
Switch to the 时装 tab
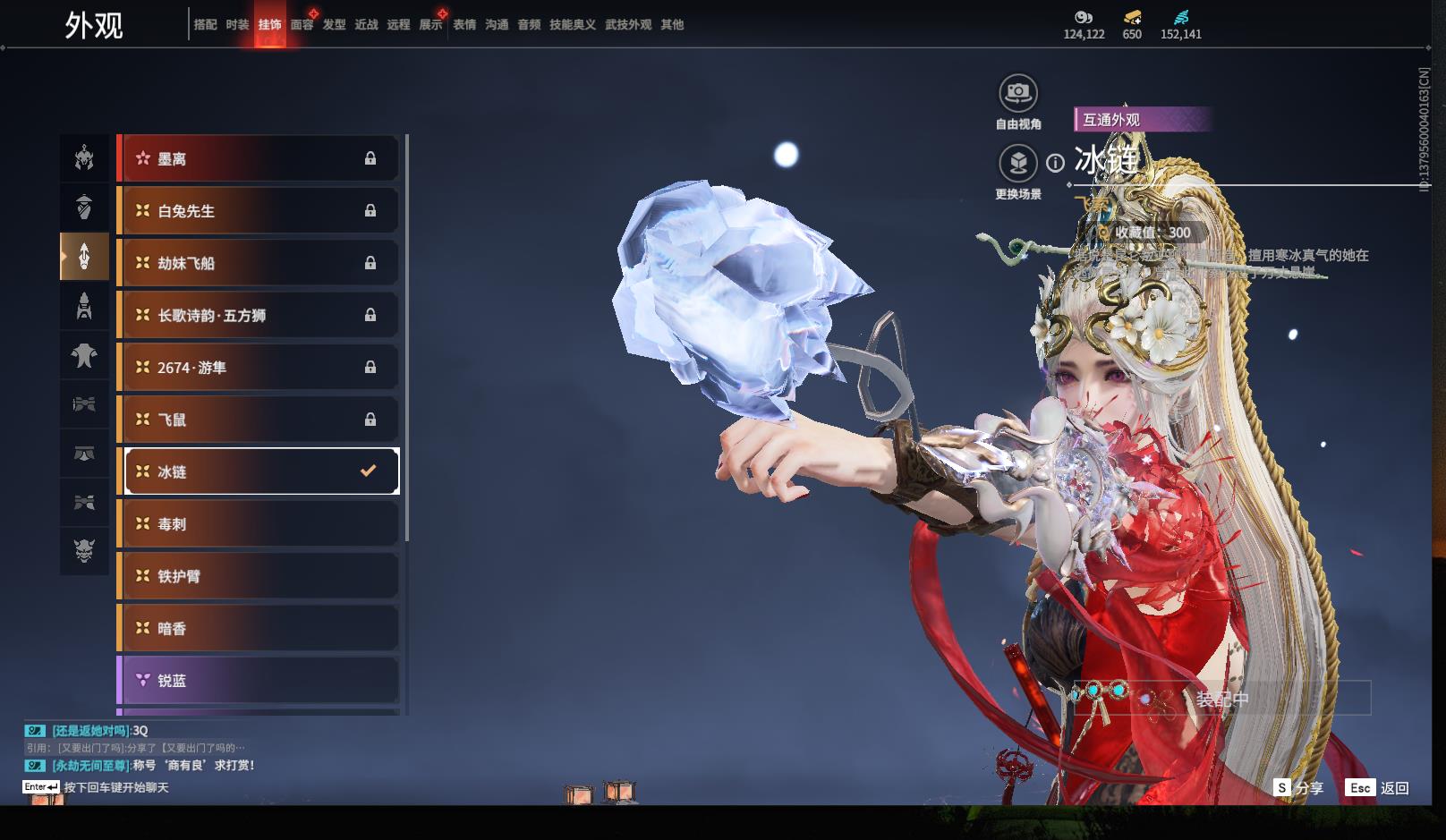[237, 25]
